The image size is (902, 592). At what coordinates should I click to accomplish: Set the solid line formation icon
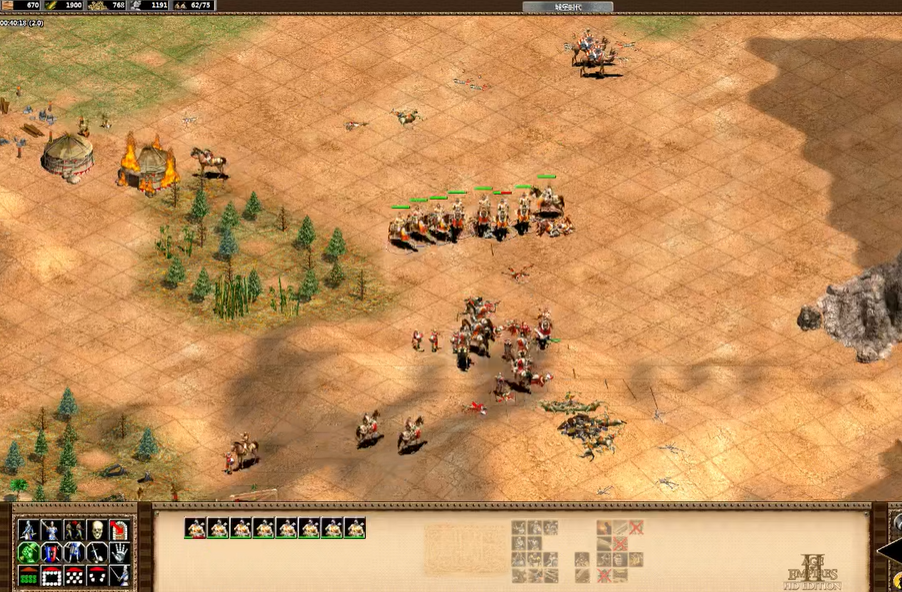click(x=28, y=575)
